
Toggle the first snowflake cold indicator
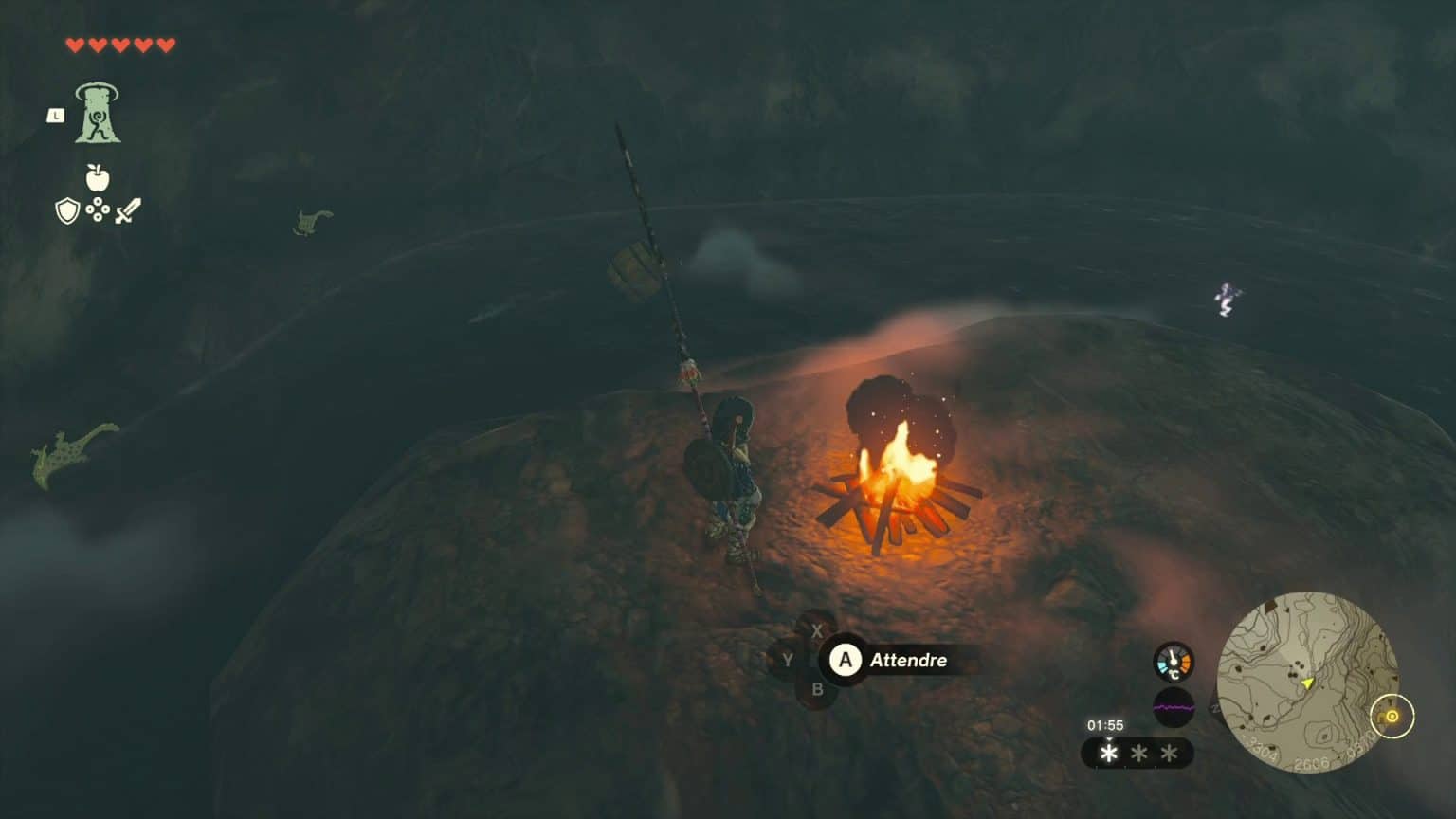pyautogui.click(x=1109, y=753)
